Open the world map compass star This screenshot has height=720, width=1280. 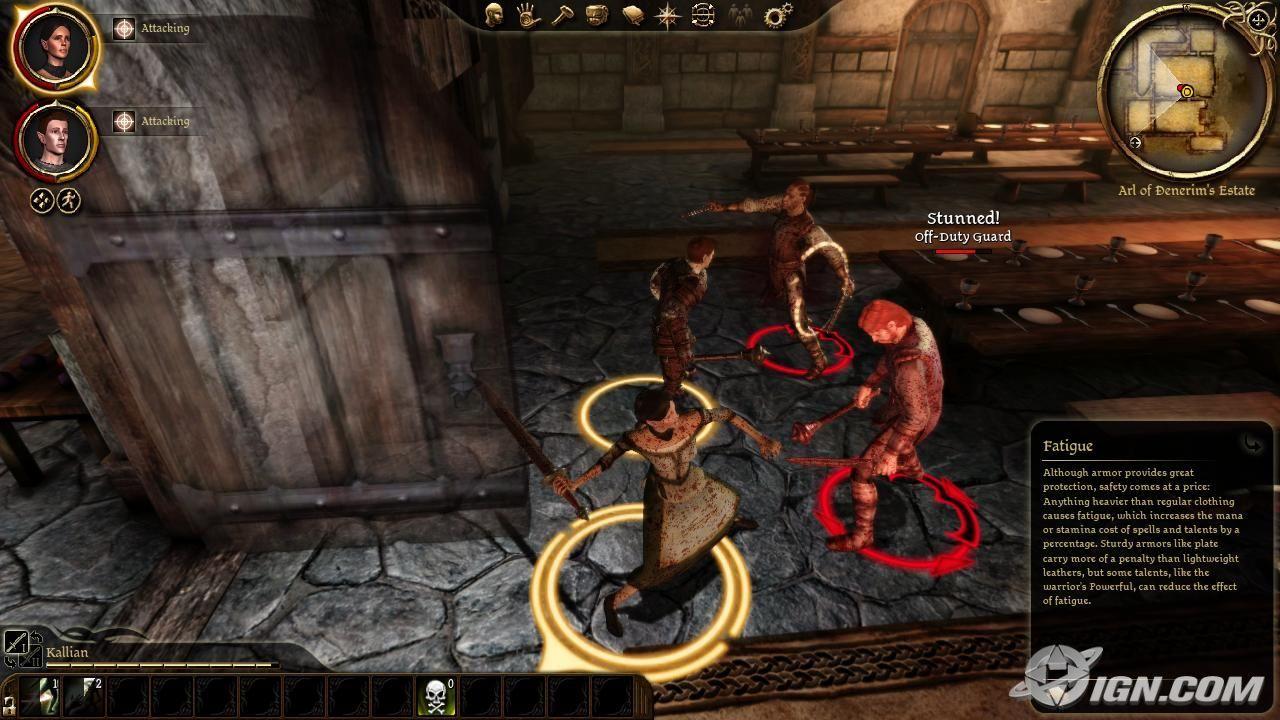[x=666, y=15]
